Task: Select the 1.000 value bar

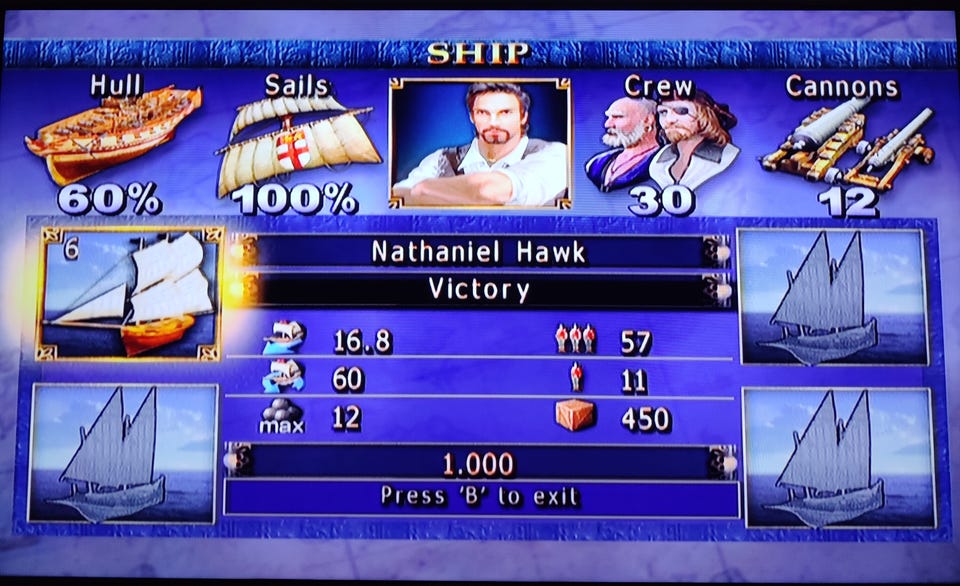Action: coord(478,463)
